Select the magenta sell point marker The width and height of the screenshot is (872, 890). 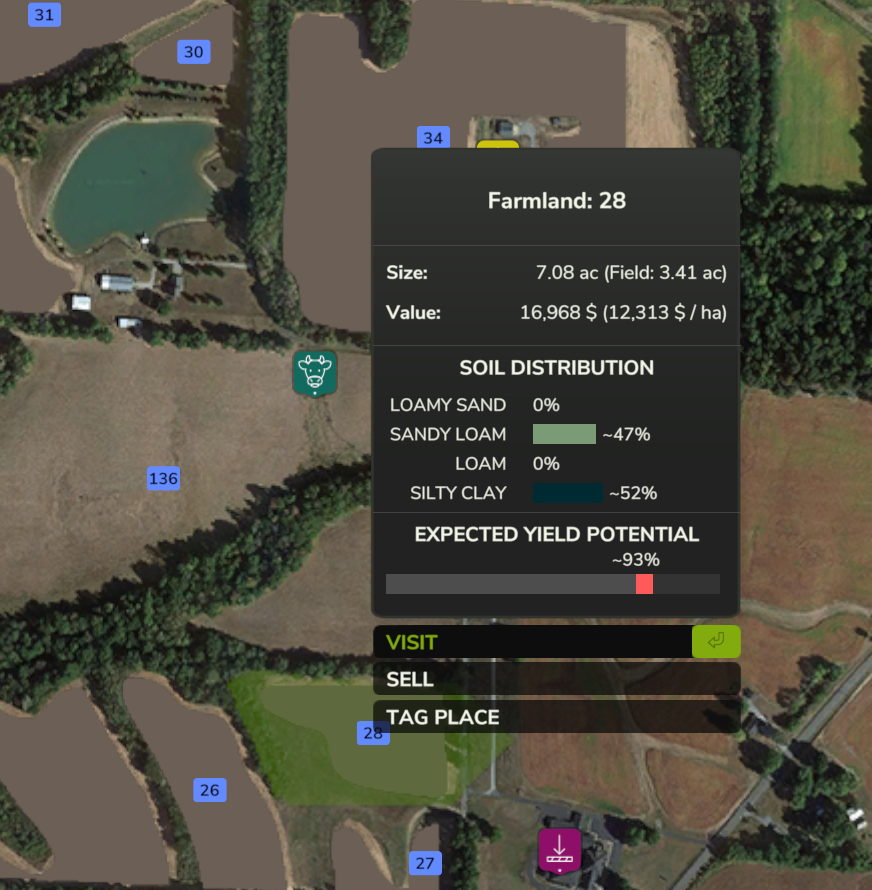point(559,849)
